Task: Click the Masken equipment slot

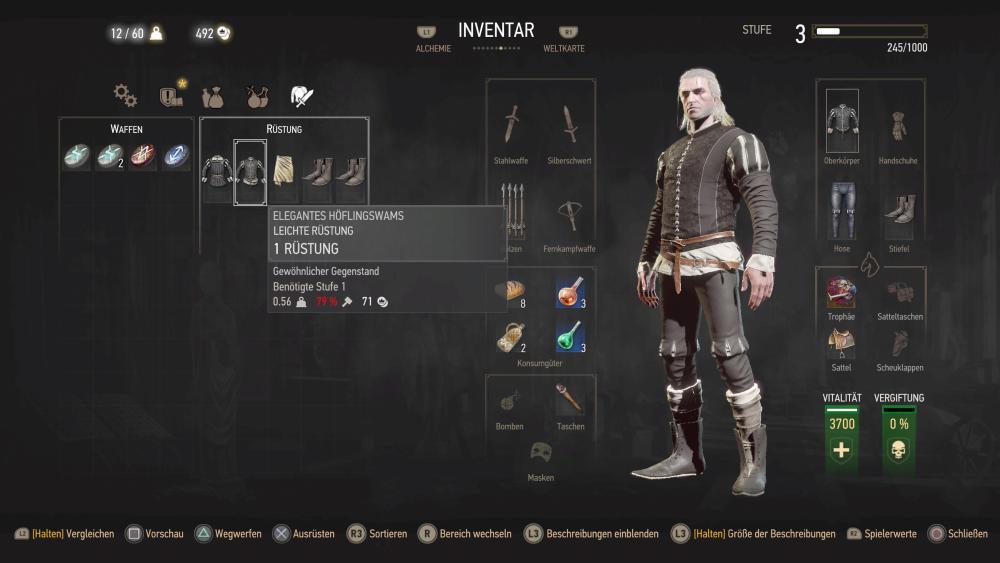Action: coord(541,452)
